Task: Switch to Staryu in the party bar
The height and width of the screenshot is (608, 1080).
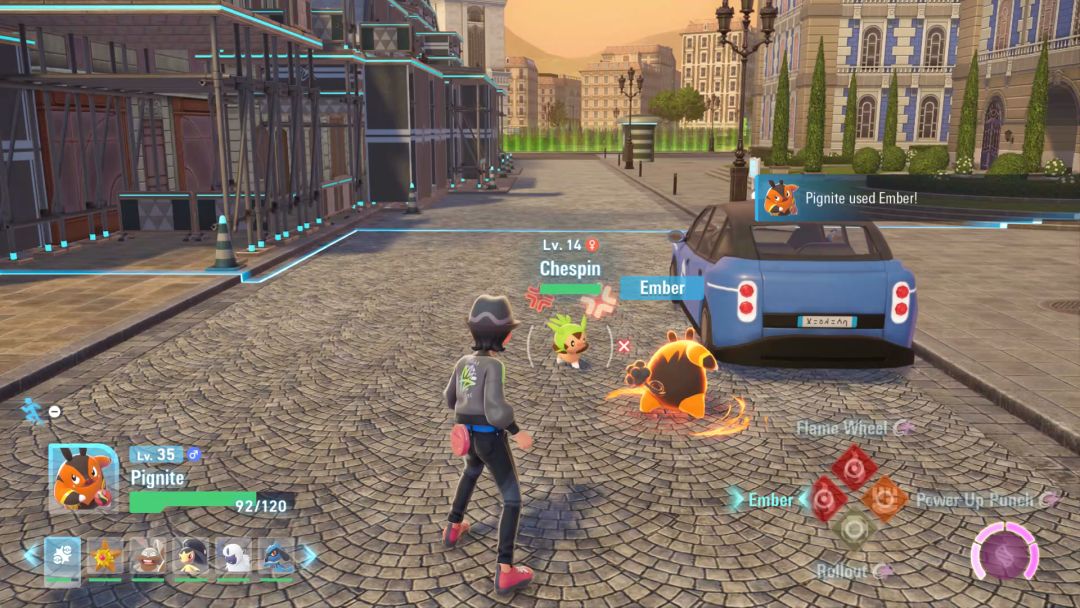Action: (105, 557)
